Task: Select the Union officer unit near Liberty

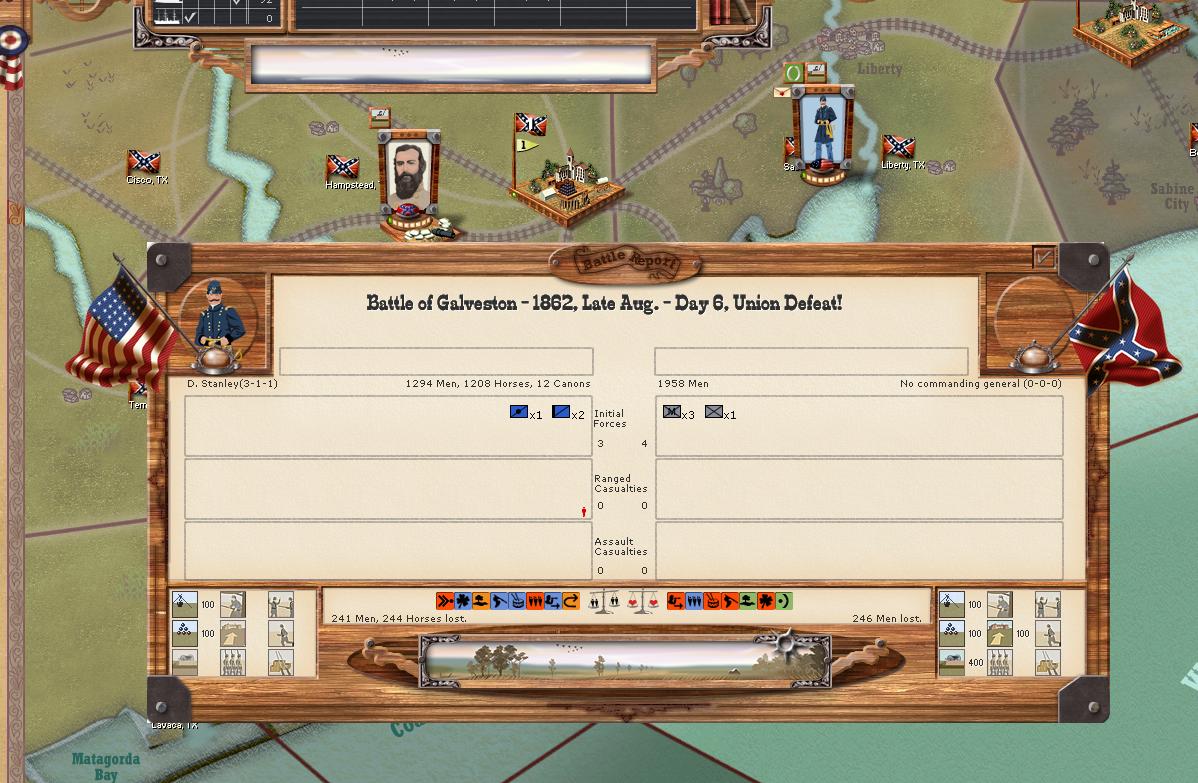Action: point(823,132)
